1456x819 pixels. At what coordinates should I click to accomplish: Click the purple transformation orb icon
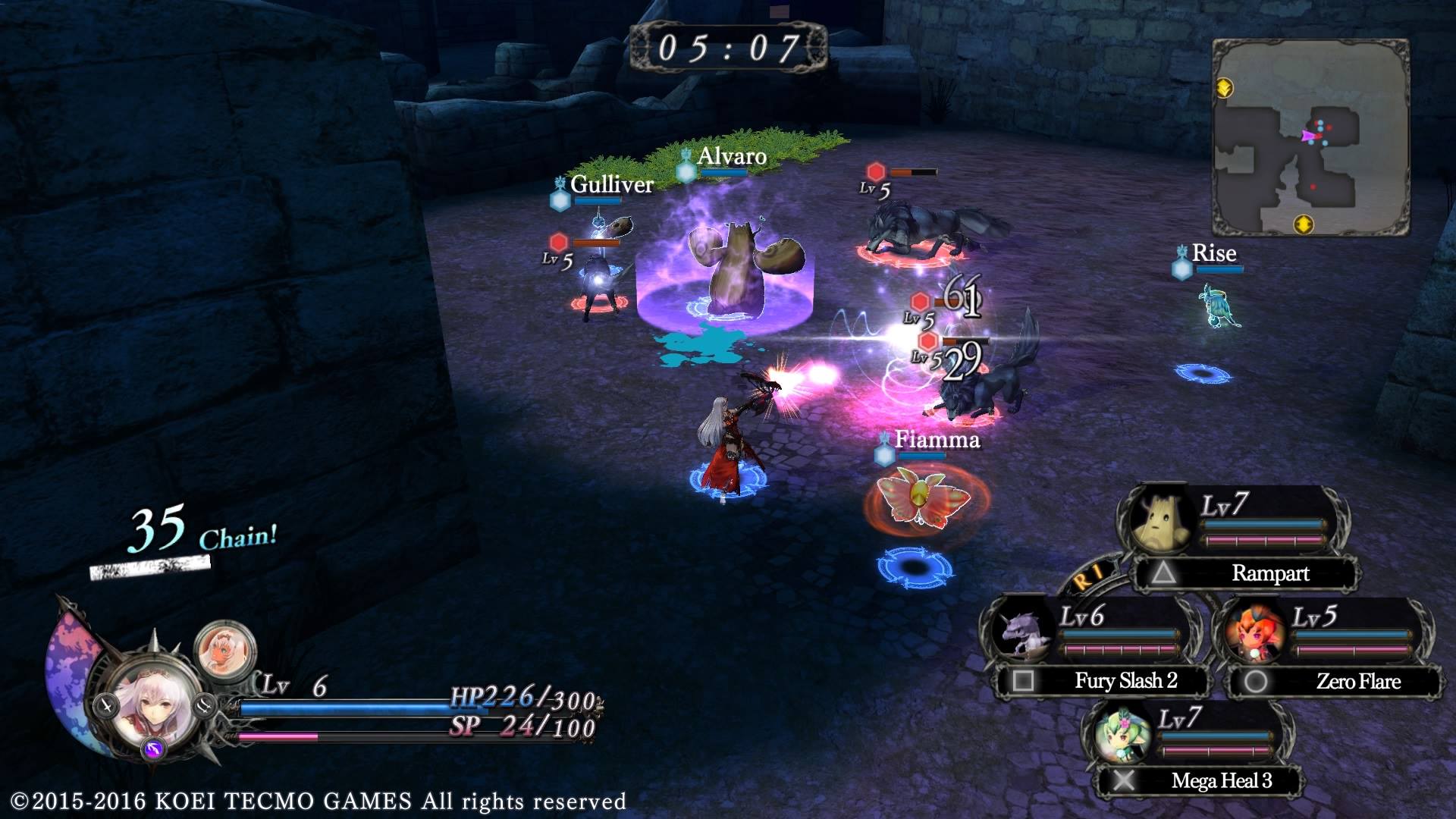pyautogui.click(x=154, y=750)
